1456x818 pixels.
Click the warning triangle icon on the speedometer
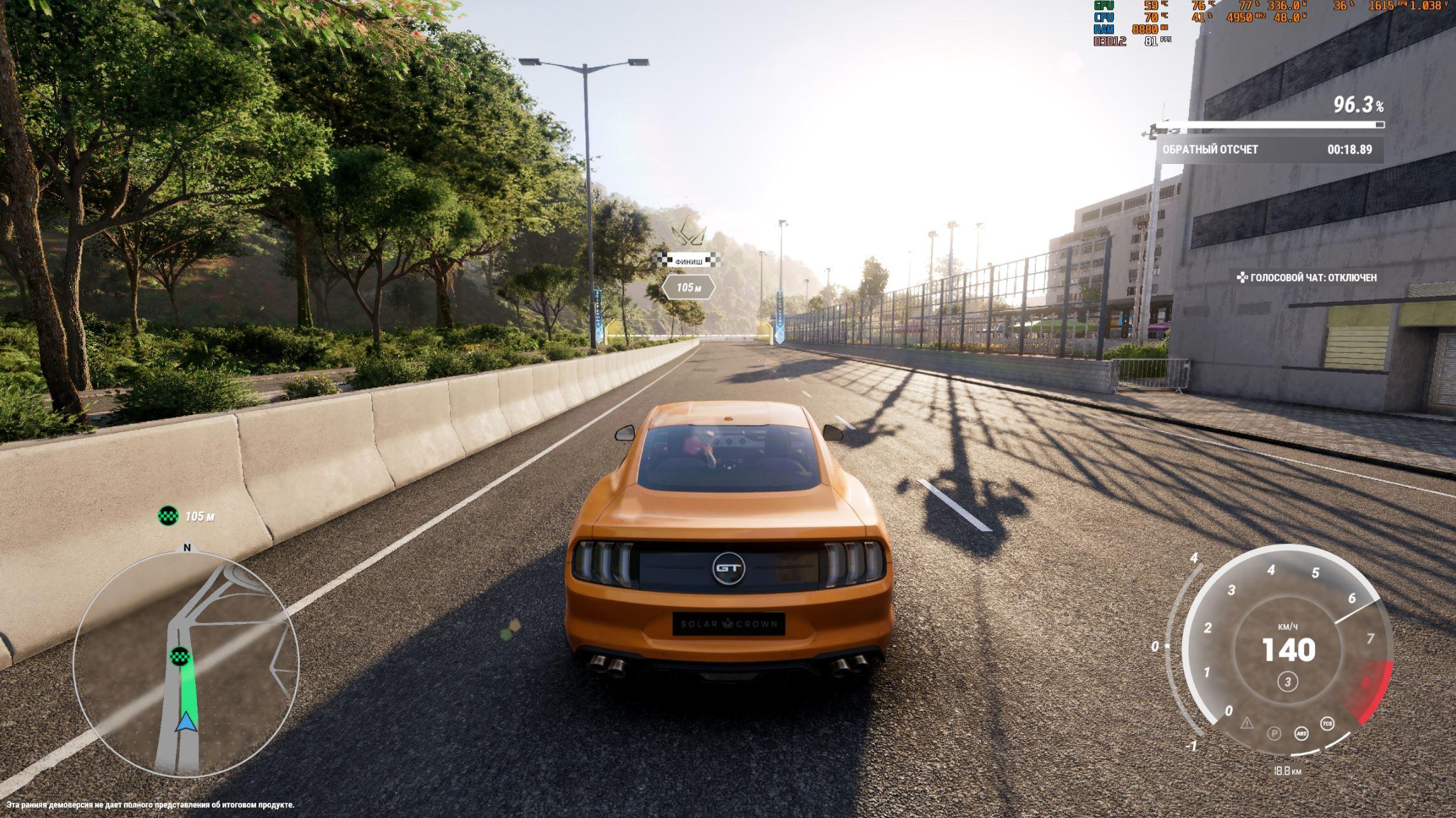(x=1247, y=723)
